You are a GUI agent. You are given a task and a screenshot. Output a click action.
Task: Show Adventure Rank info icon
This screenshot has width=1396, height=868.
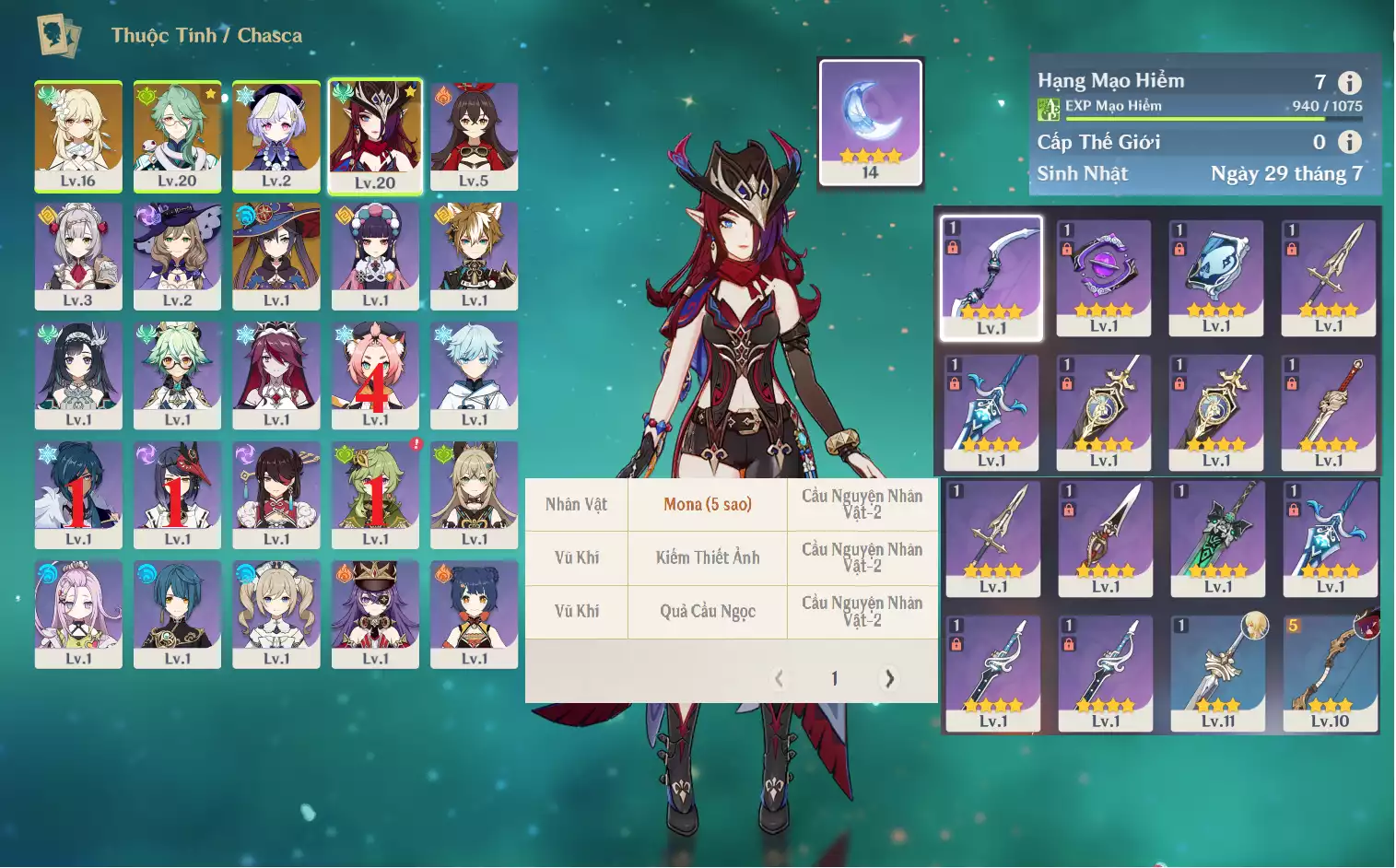click(1349, 83)
